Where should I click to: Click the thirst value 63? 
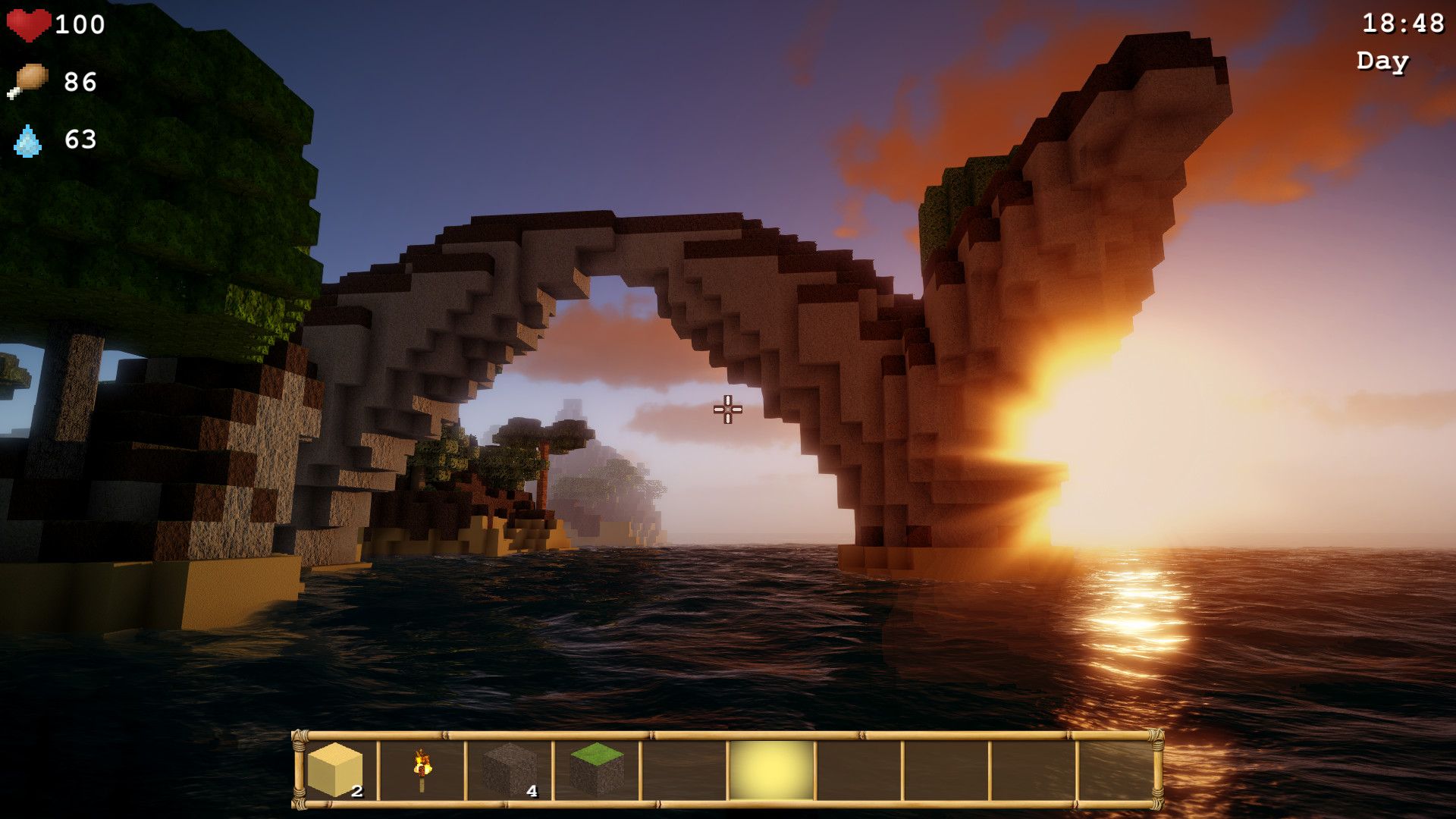80,140
